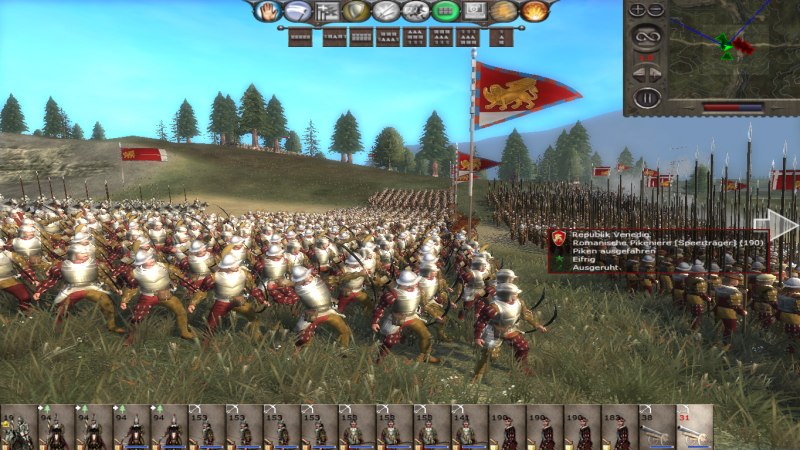
Task: Pause the battle
Action: [x=646, y=98]
